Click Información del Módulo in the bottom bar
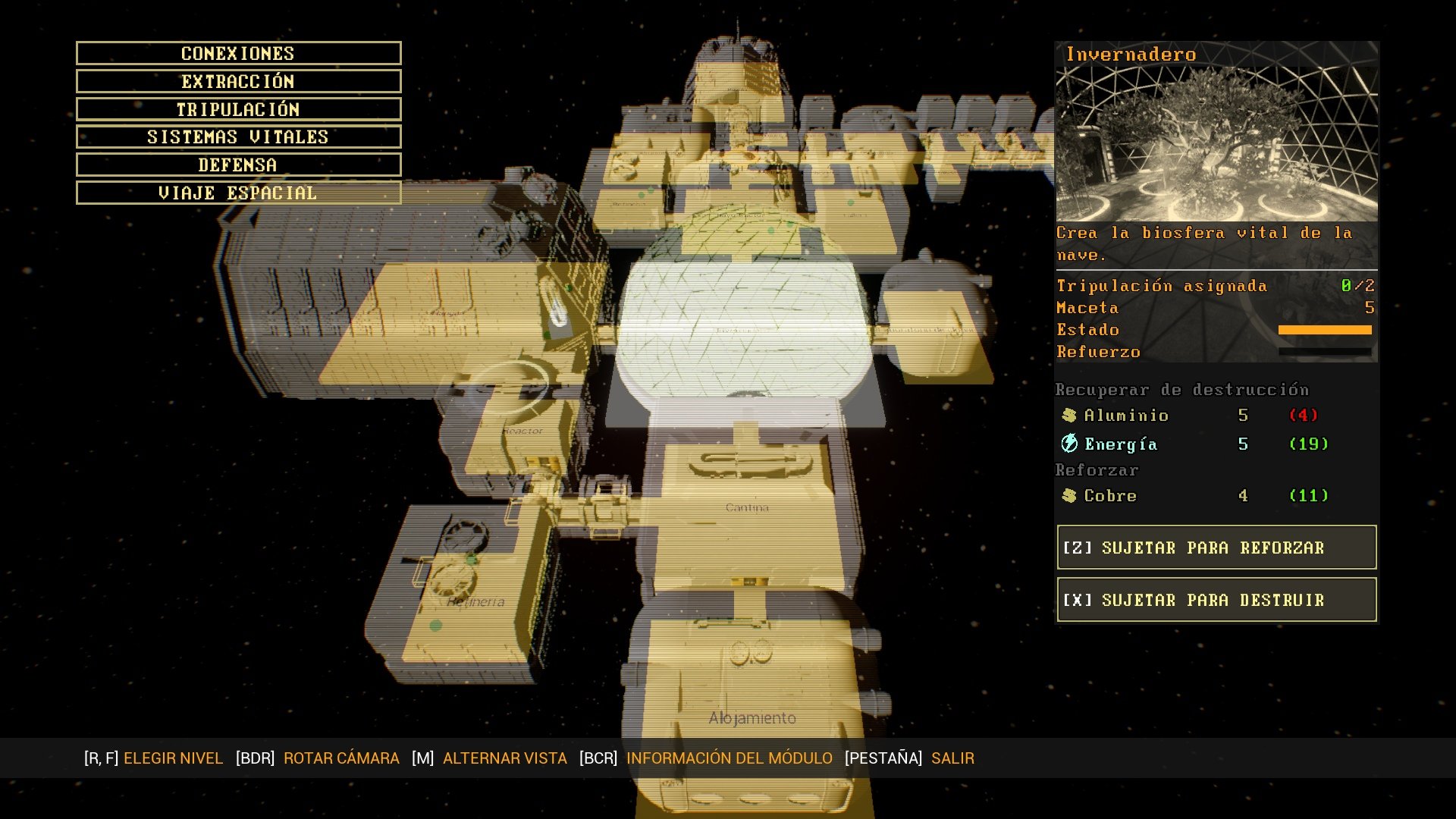1456x819 pixels. 728,758
